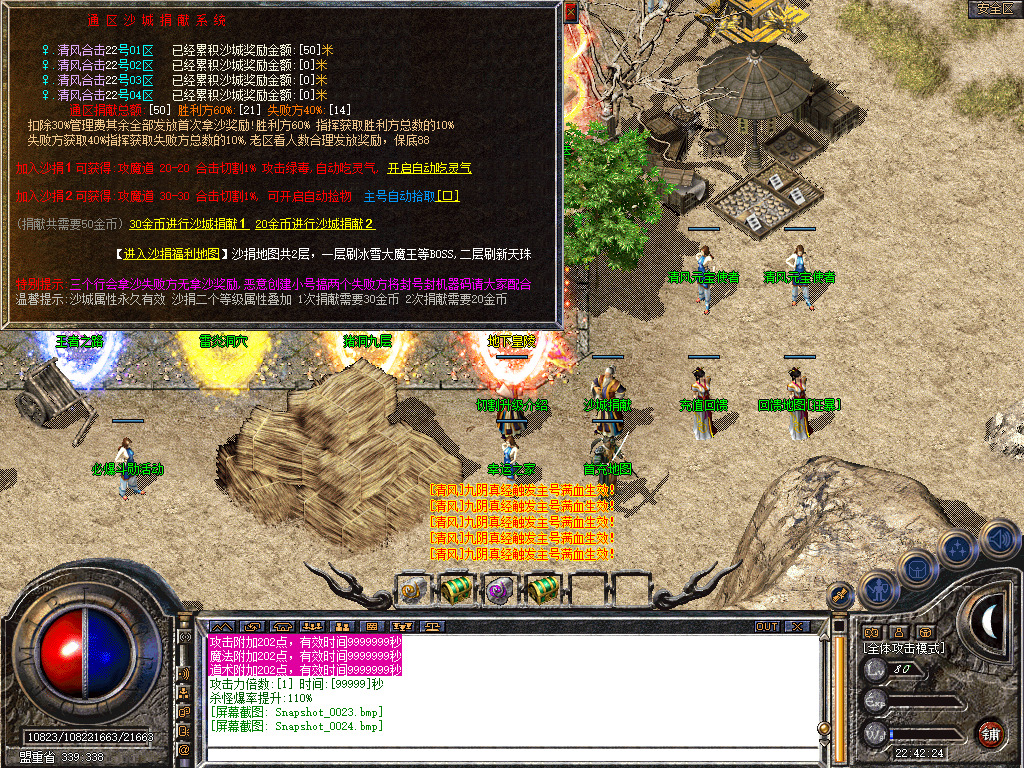
Task: Enter the 进入沙捐福利地图 link
Action: click(x=173, y=253)
